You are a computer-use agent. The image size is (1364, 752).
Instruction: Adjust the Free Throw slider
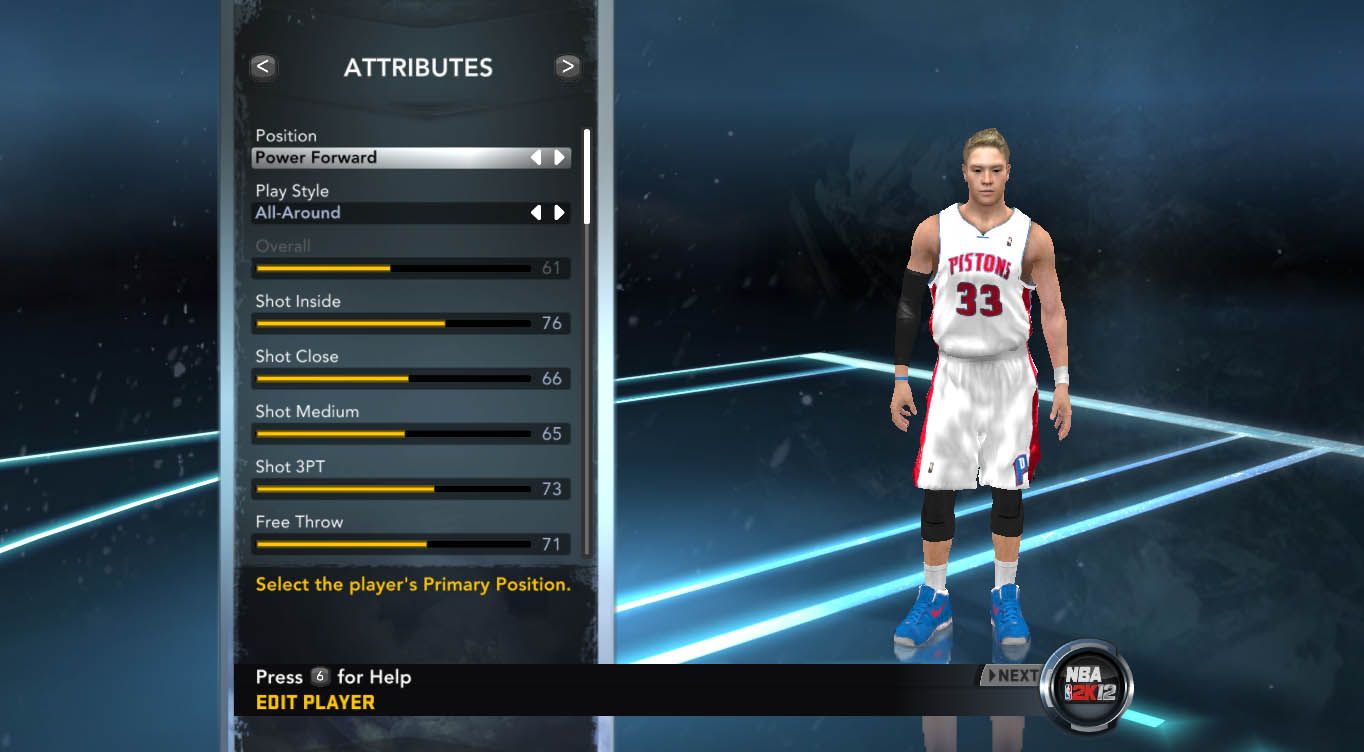394,544
